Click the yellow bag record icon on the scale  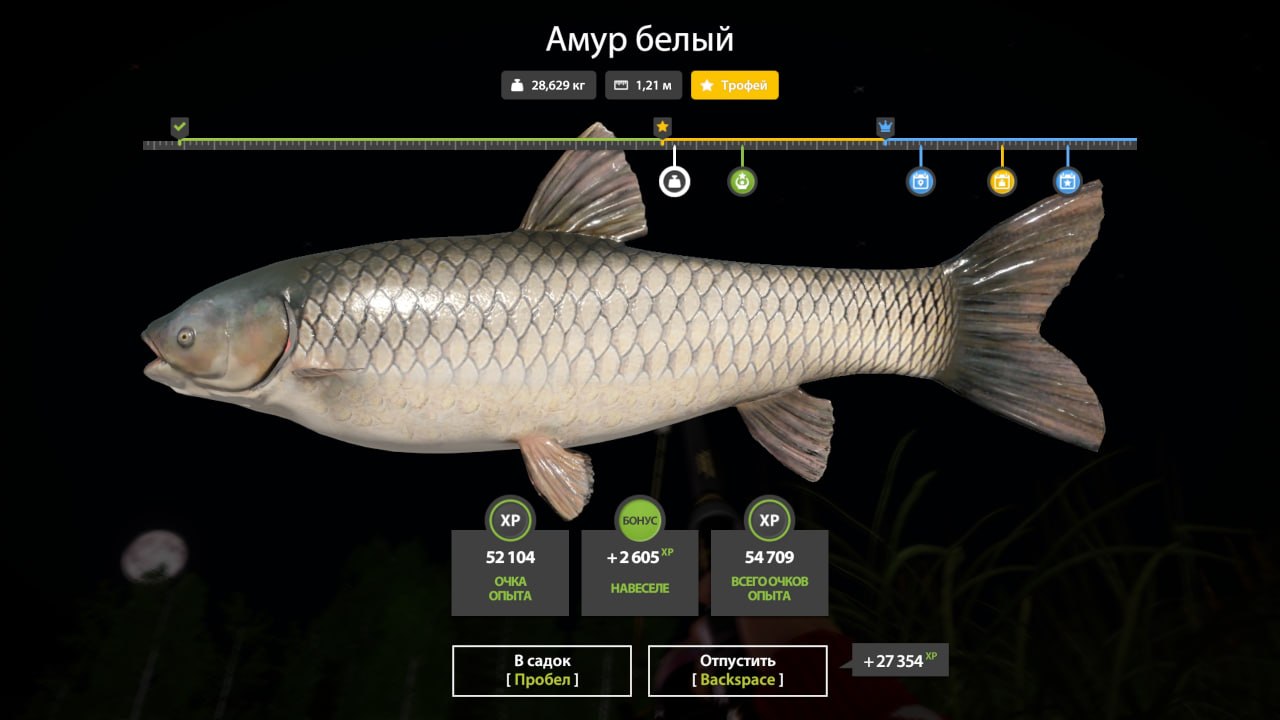[x=1001, y=181]
